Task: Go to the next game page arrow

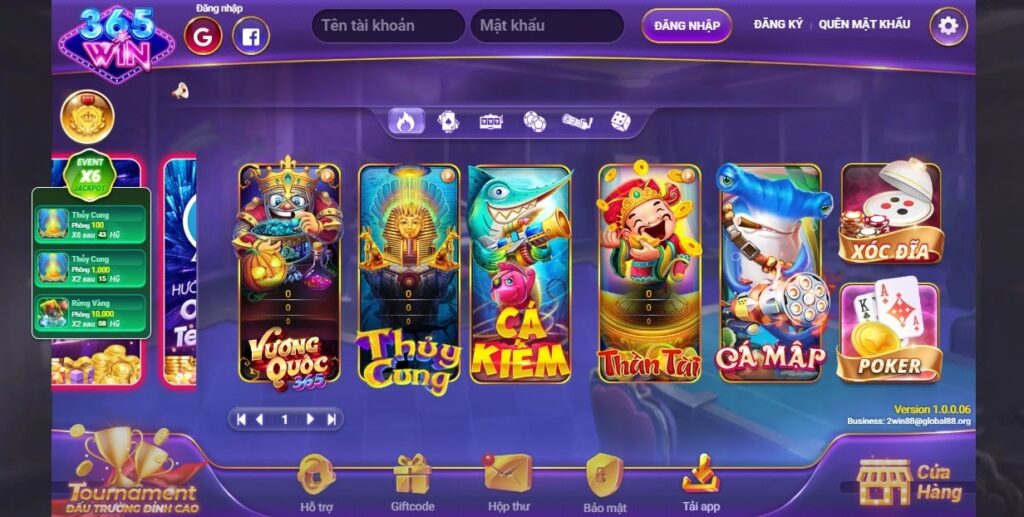Action: 310,419
